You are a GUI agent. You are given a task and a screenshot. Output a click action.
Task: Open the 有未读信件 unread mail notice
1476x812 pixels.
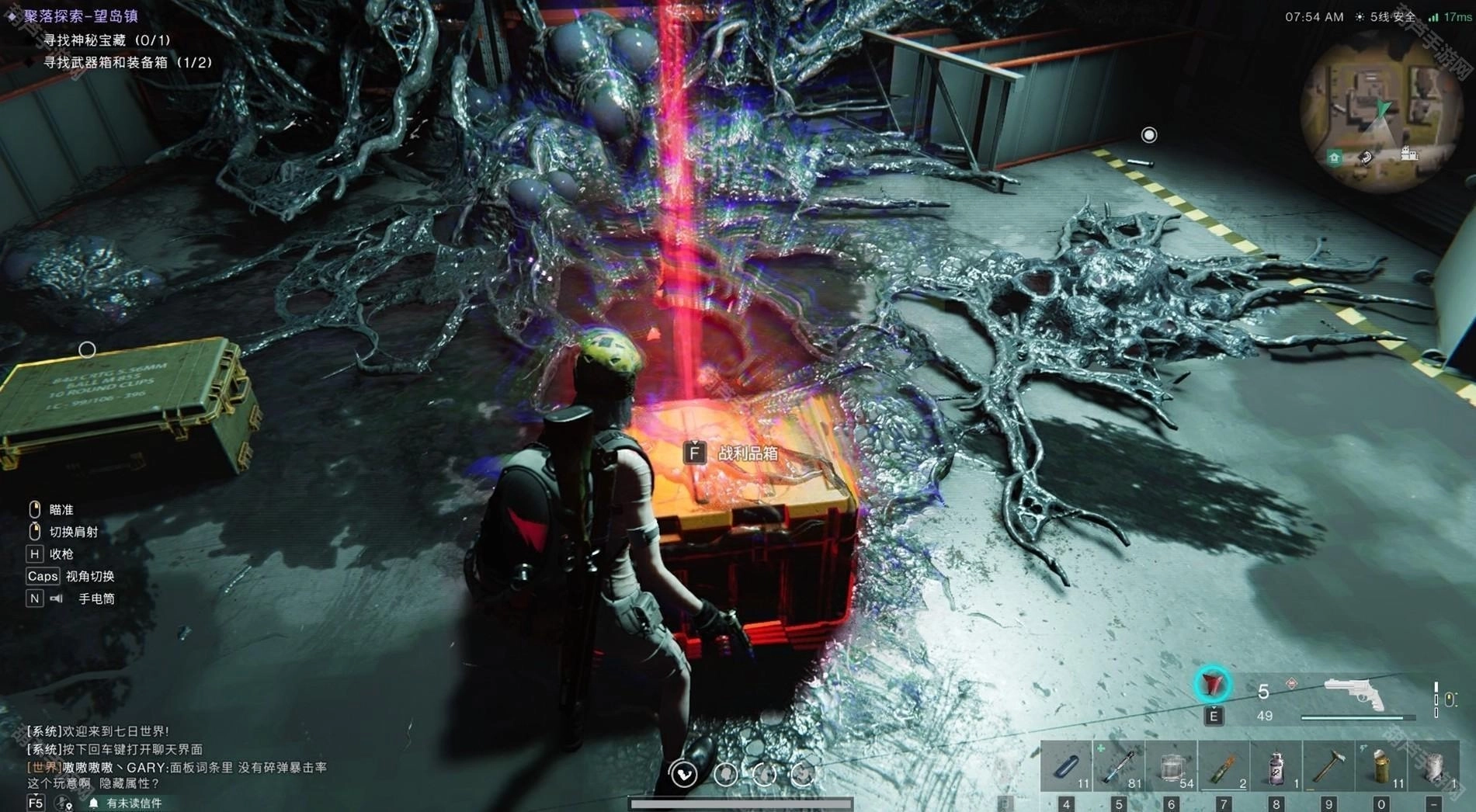[x=134, y=803]
